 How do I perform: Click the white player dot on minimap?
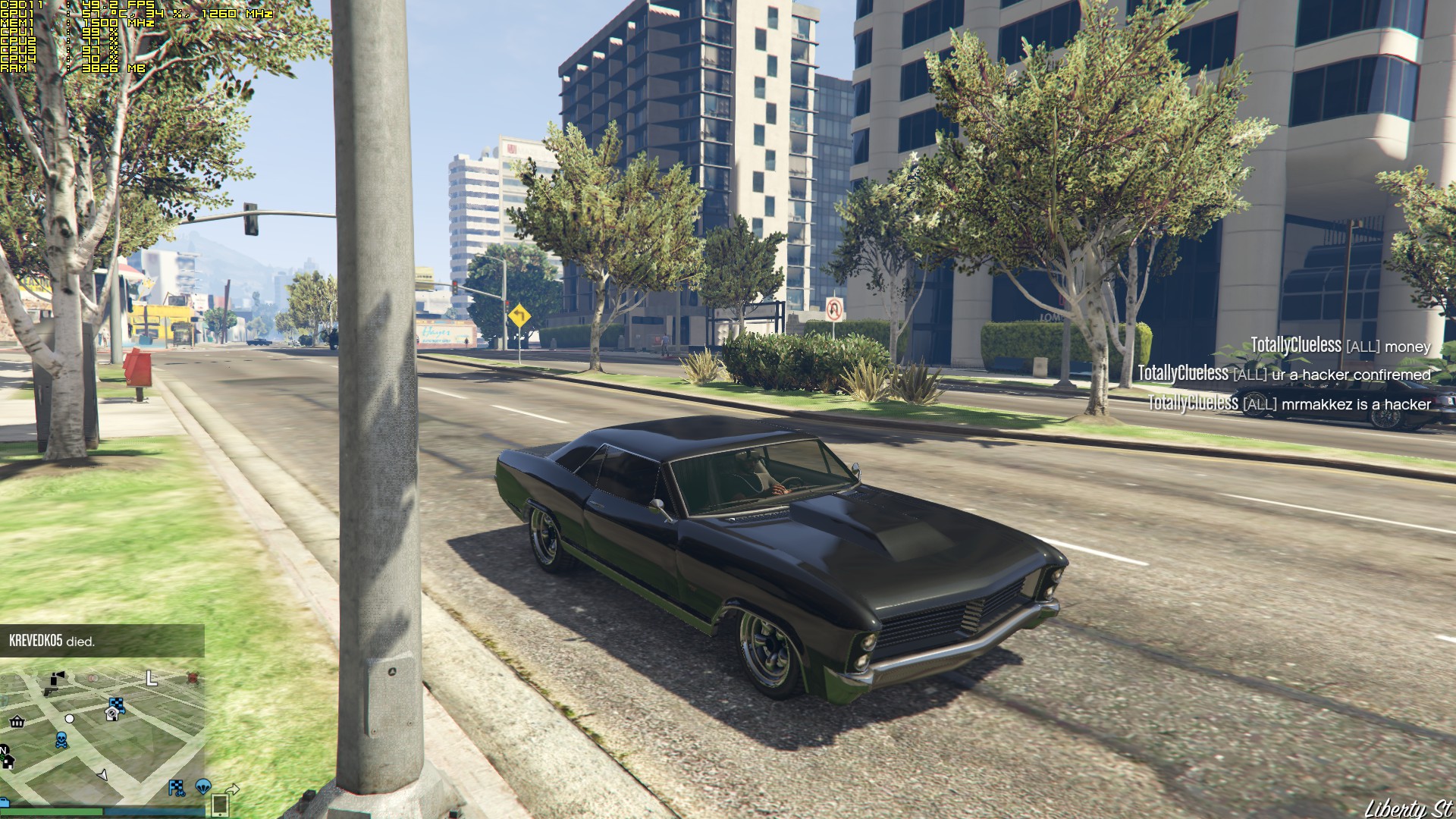click(x=70, y=718)
